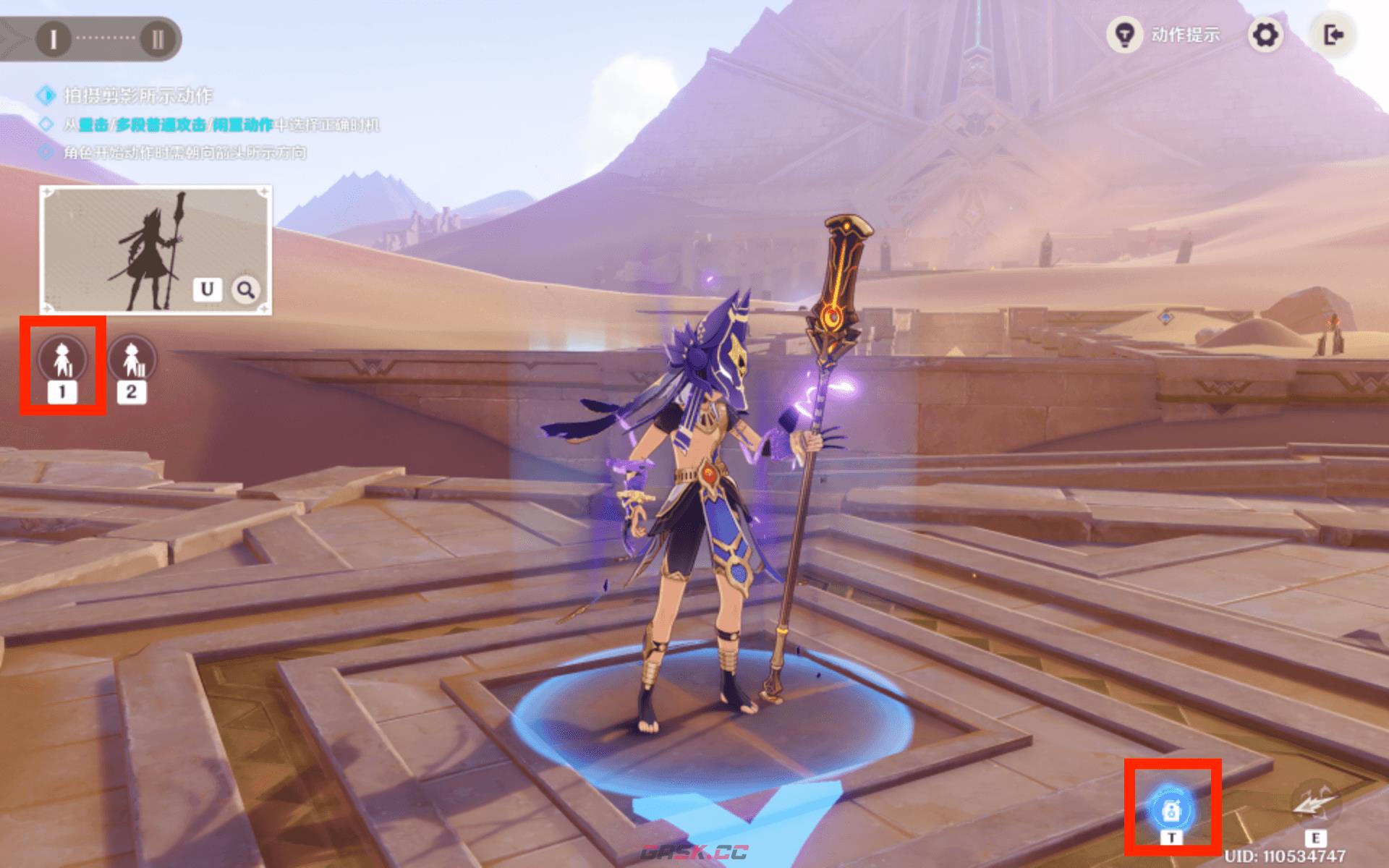Viewport: 1389px width, 868px height.
Task: Select character pose slot 2
Action: 131,359
